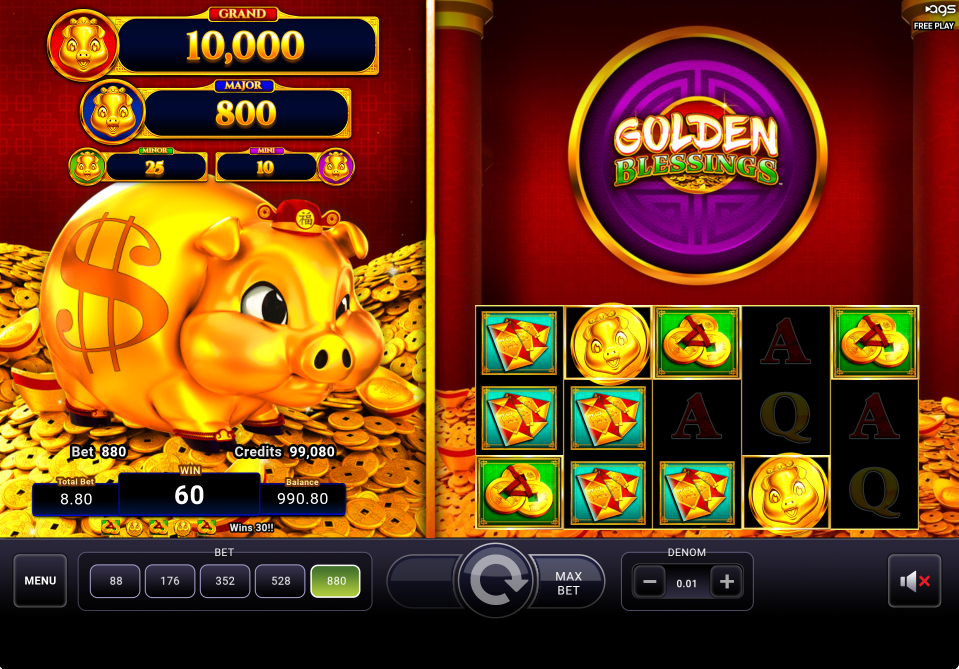Open the MENU button
959x669 pixels.
point(40,581)
